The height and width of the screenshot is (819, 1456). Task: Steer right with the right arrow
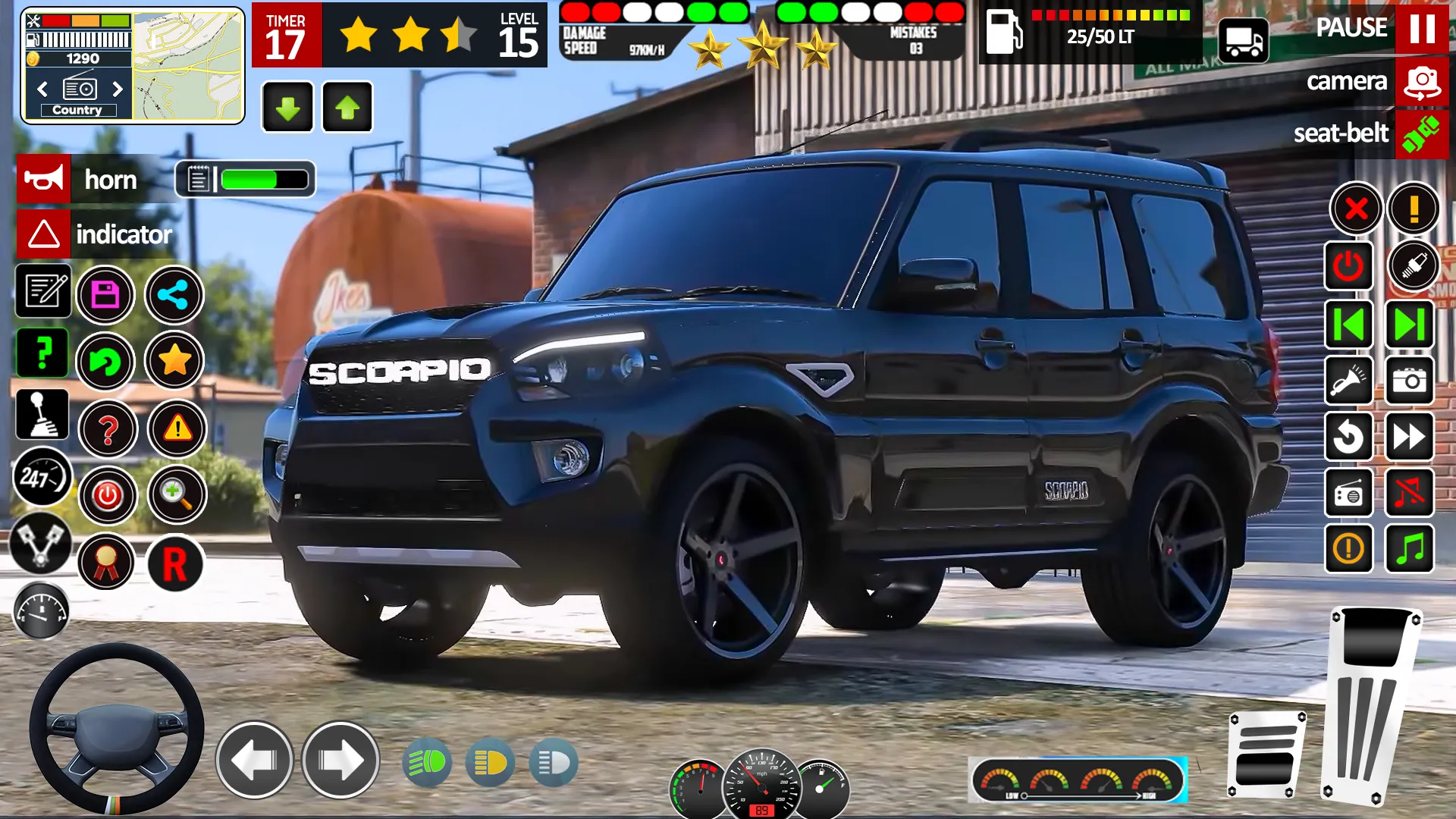click(x=340, y=760)
